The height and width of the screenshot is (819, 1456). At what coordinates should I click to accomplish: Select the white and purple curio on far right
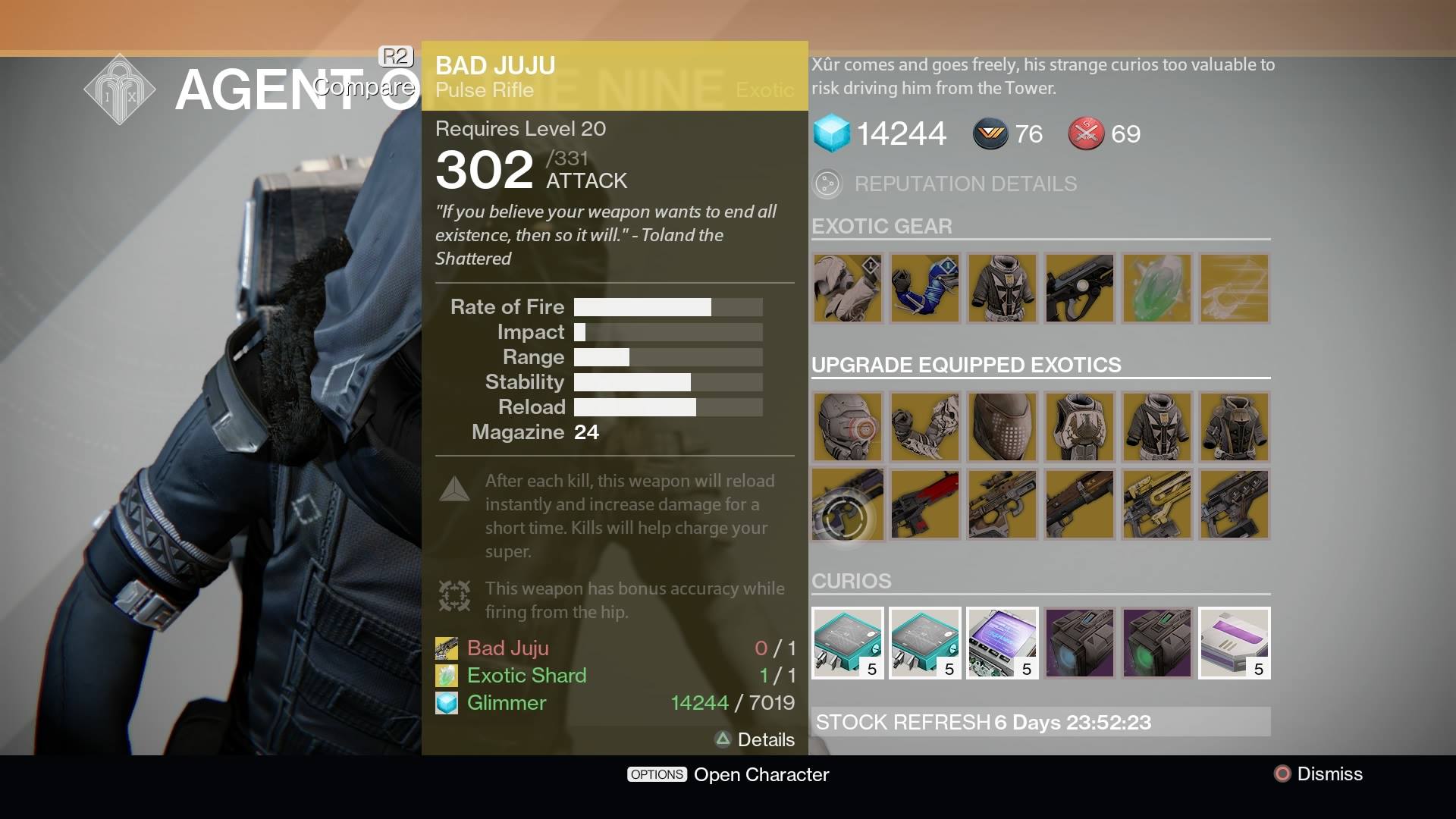click(1232, 643)
